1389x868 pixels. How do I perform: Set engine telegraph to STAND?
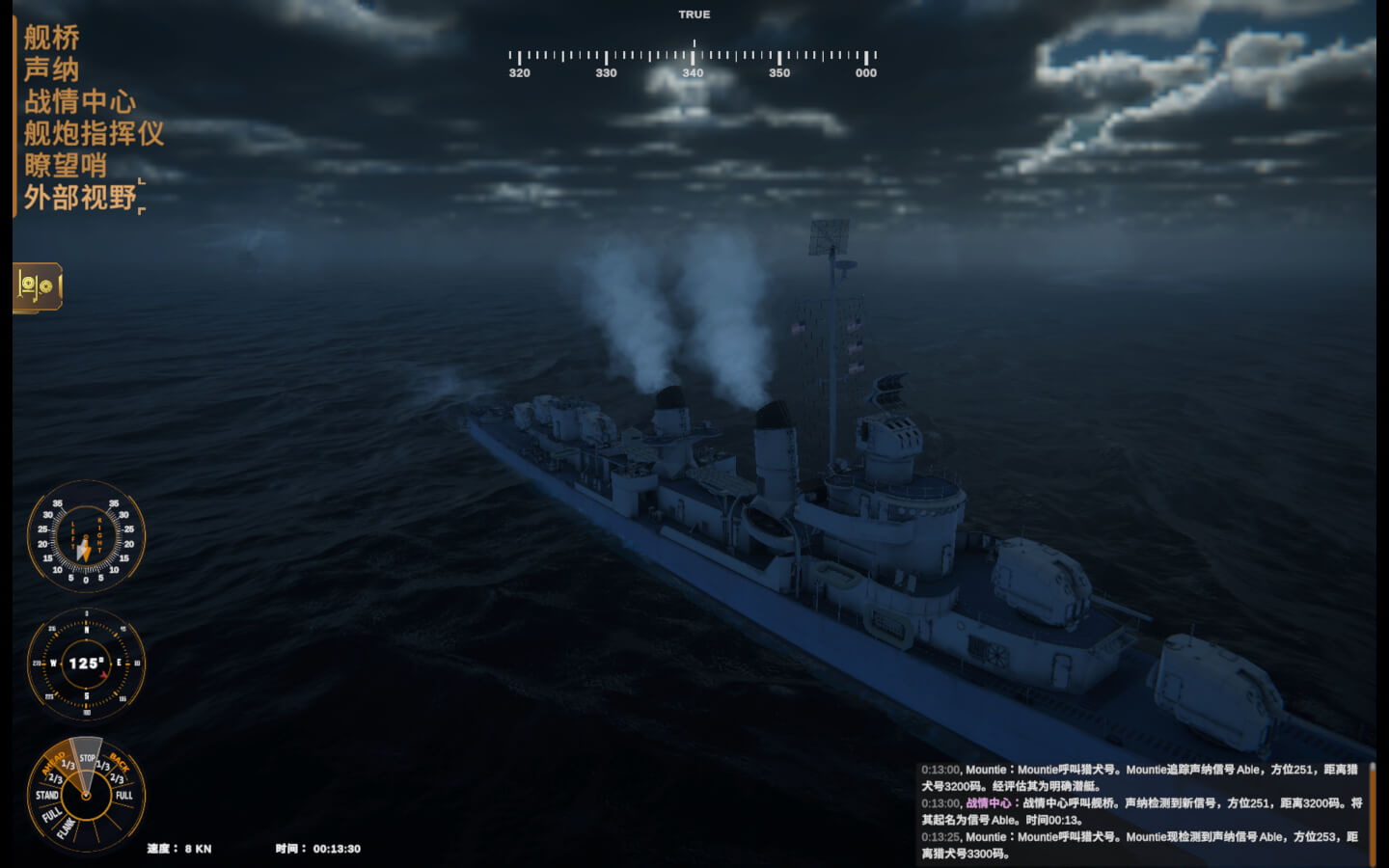(46, 796)
